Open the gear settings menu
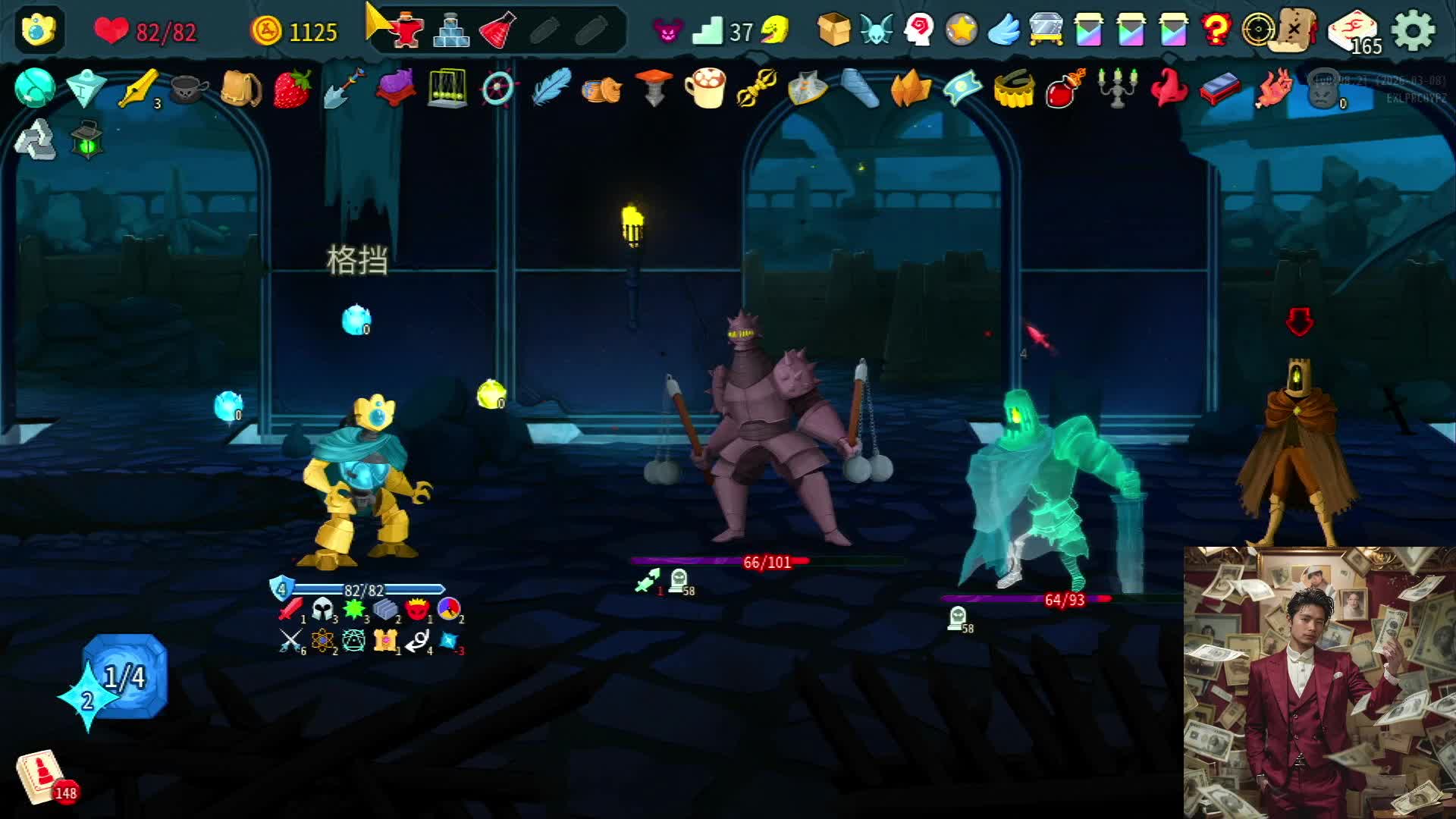1456x819 pixels. (1414, 31)
